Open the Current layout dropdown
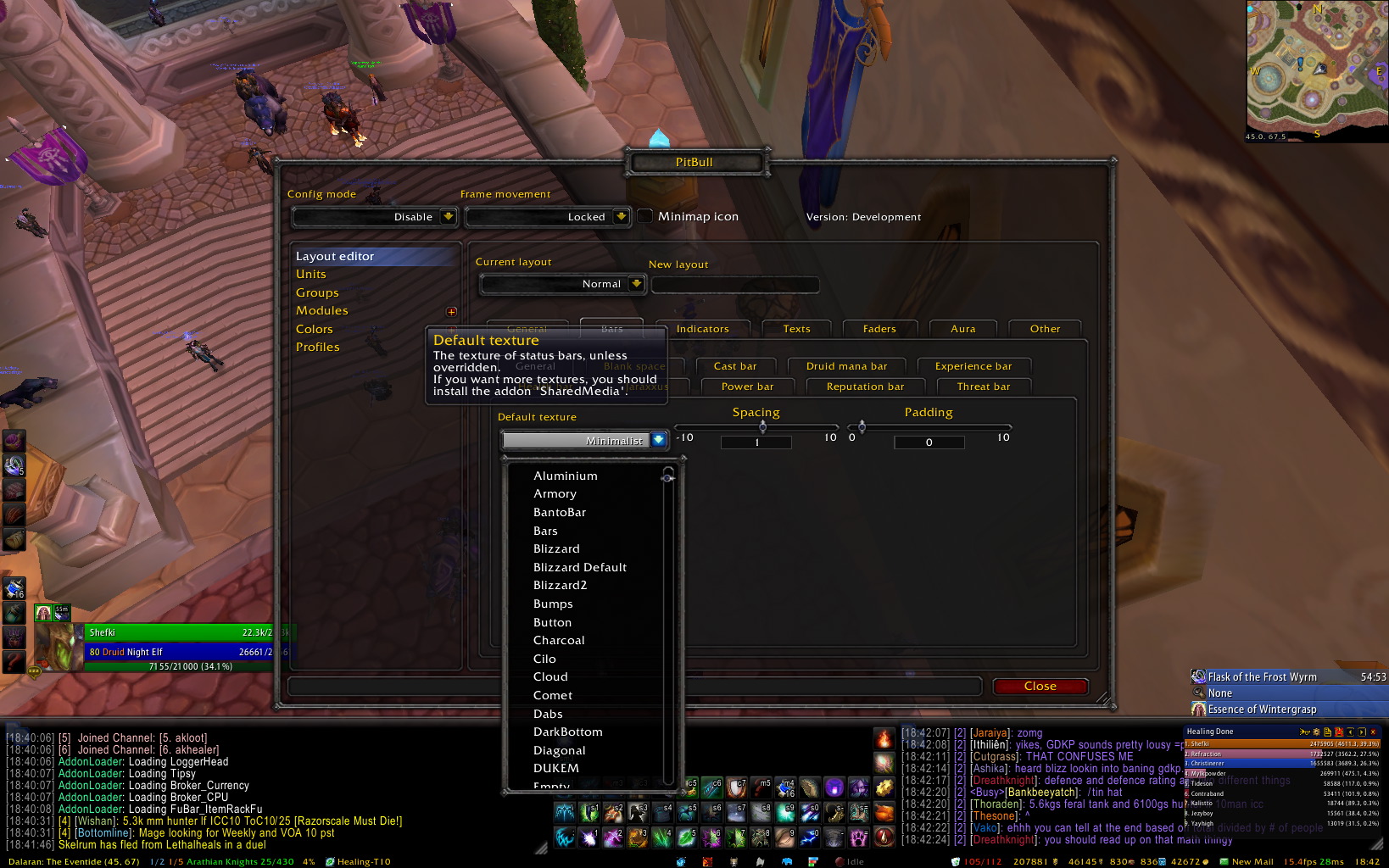The width and height of the screenshot is (1389, 868). pos(636,284)
